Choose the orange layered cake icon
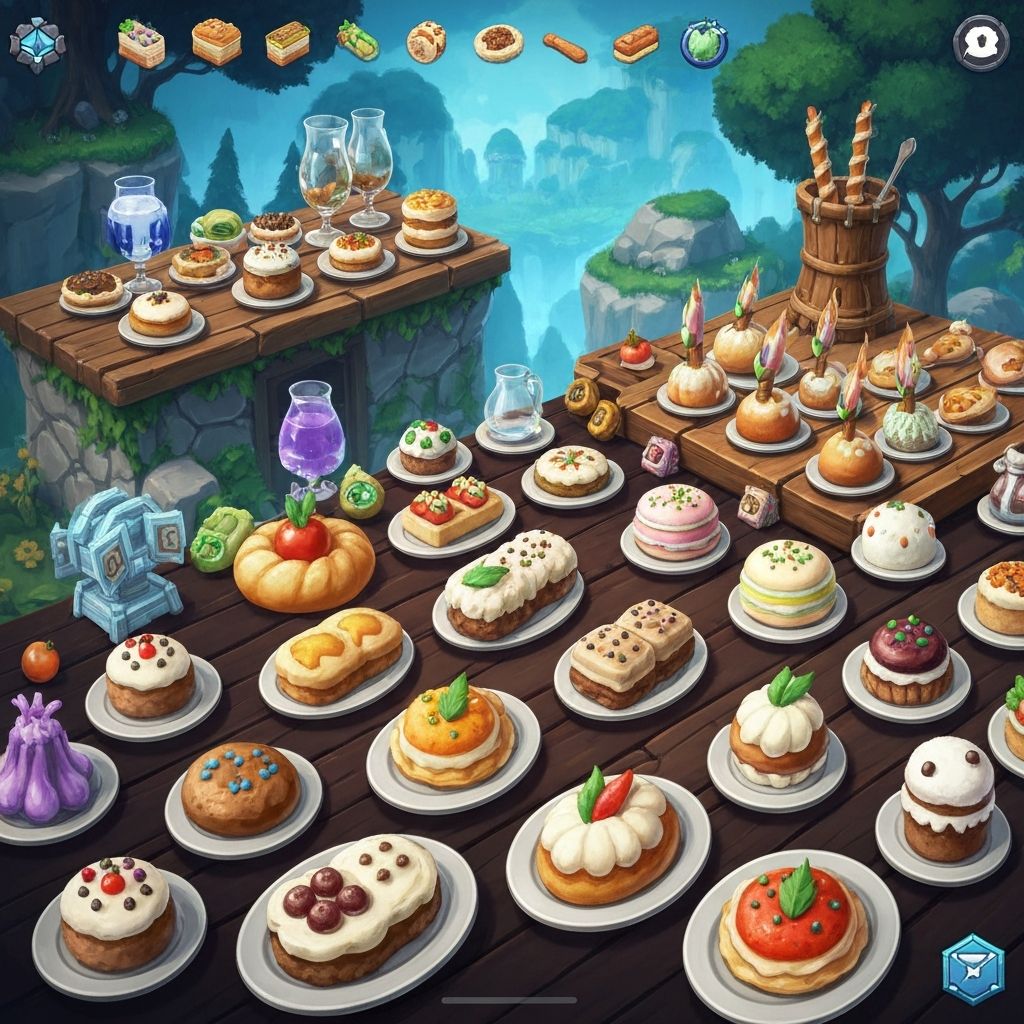The width and height of the screenshot is (1024, 1024). pos(216,43)
